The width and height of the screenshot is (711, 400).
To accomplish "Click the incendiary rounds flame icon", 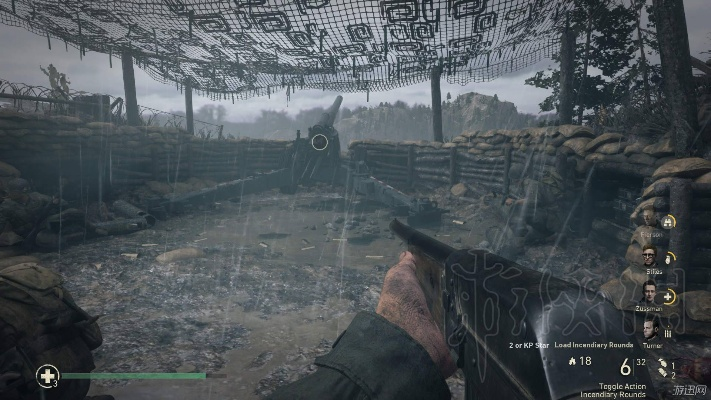I will tap(571, 360).
